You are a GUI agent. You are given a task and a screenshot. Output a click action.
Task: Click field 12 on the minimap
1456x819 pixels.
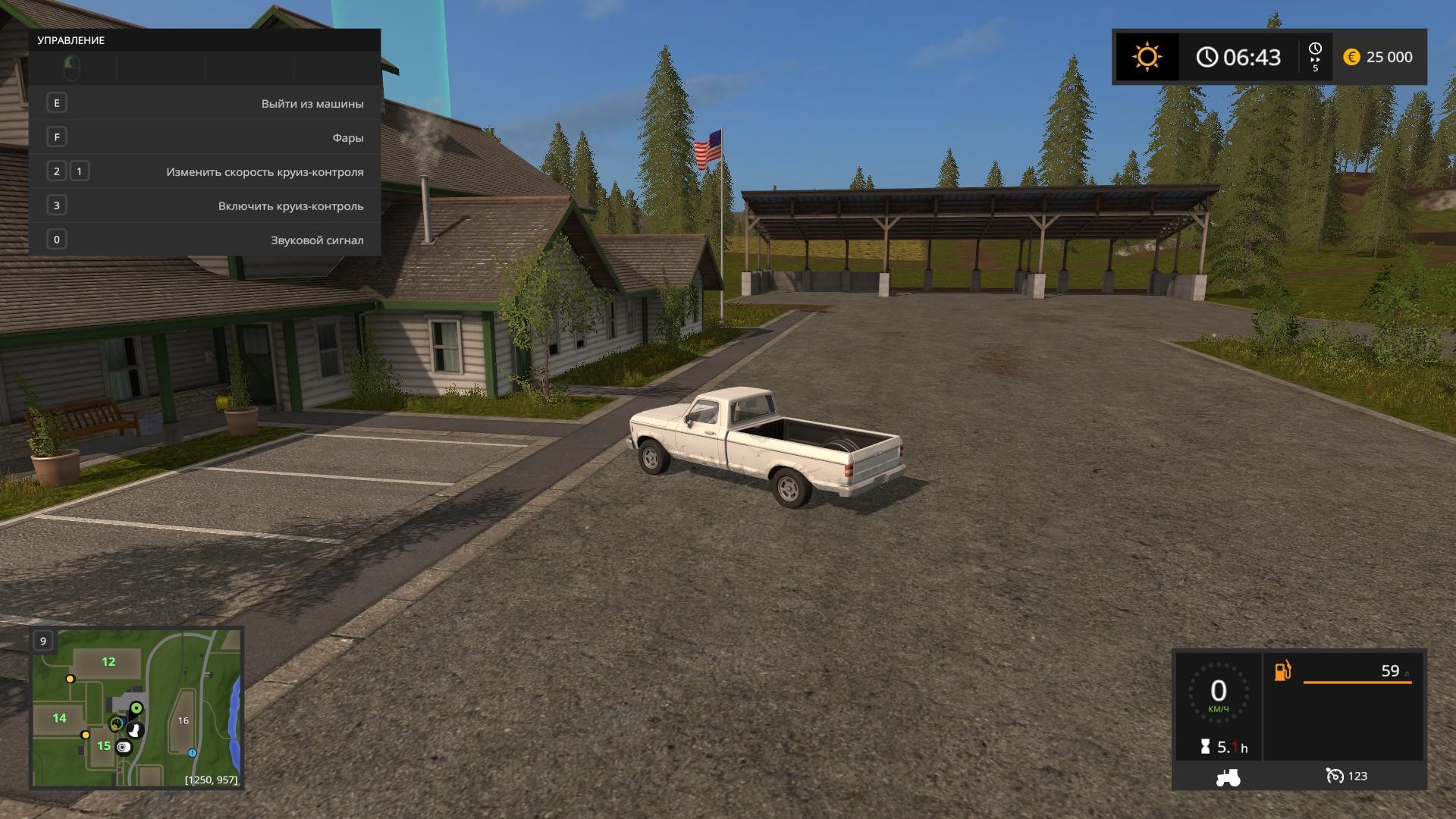(108, 662)
